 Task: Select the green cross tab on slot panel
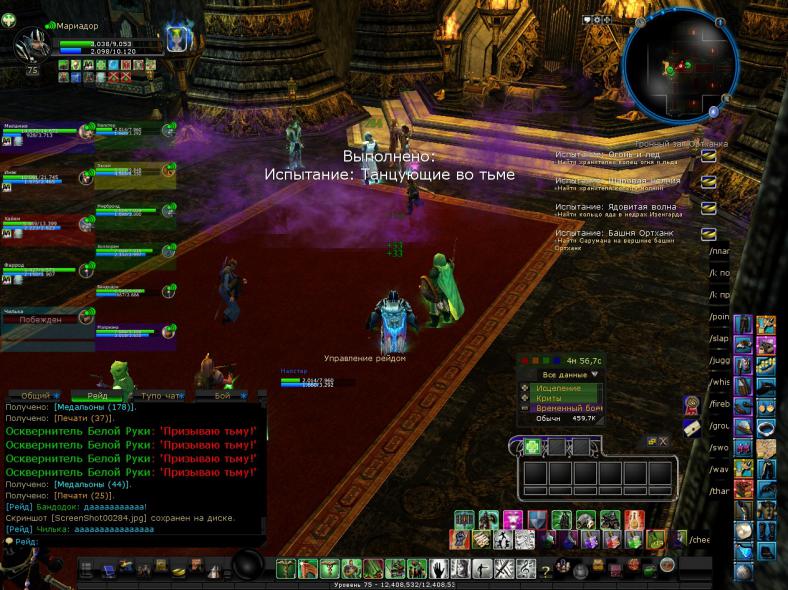tap(534, 446)
